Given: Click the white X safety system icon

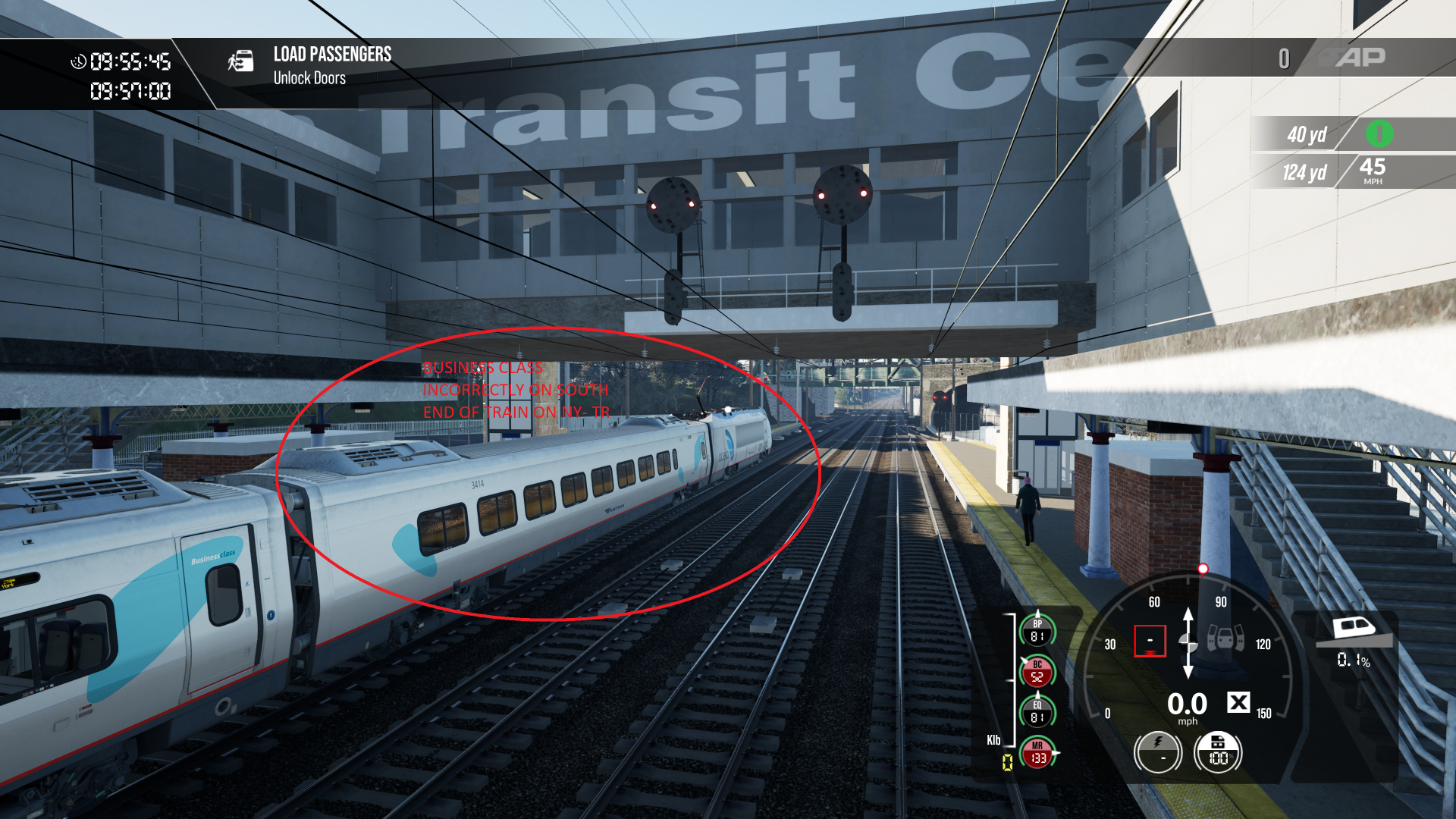Looking at the screenshot, I should click(x=1238, y=702).
